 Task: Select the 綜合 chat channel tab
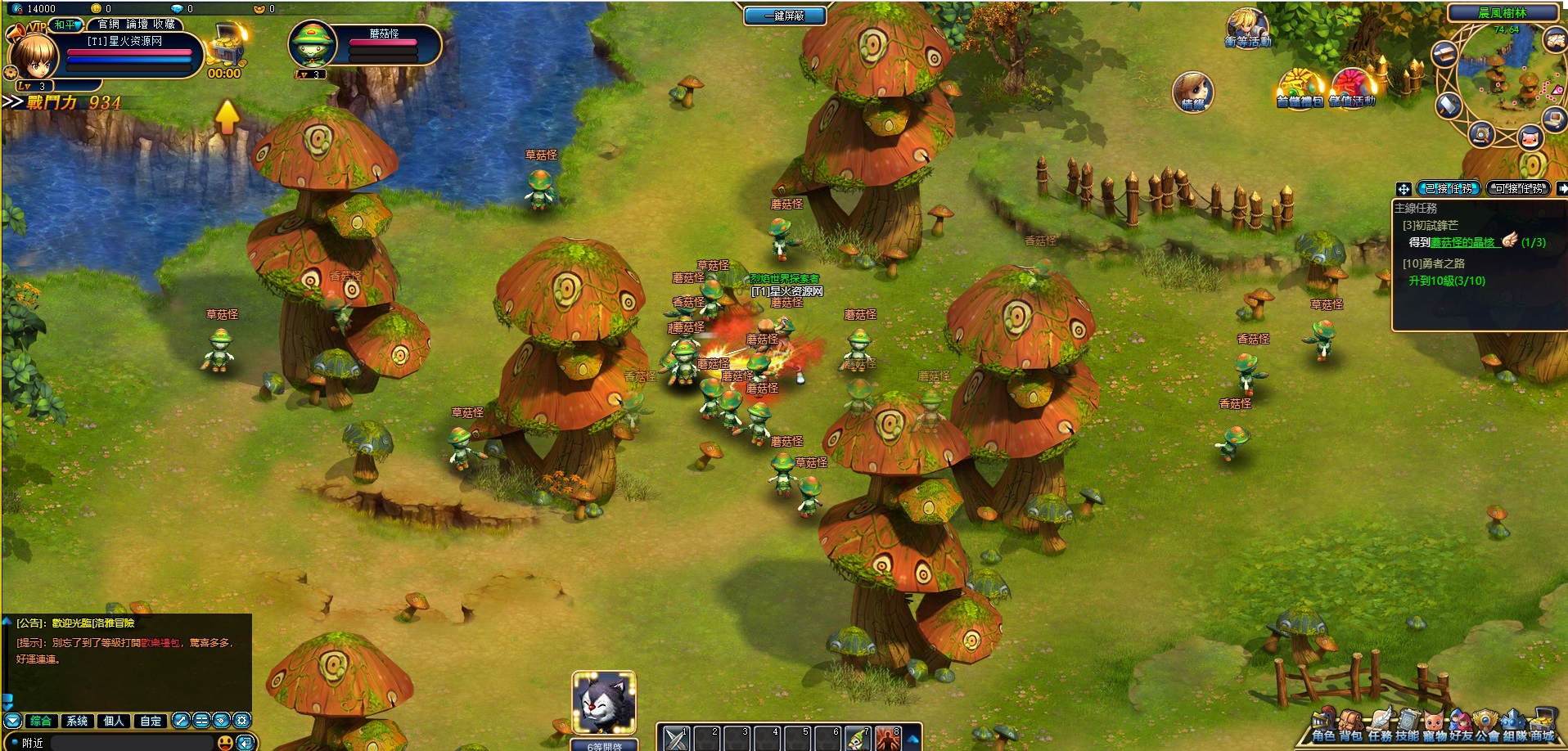(x=40, y=721)
